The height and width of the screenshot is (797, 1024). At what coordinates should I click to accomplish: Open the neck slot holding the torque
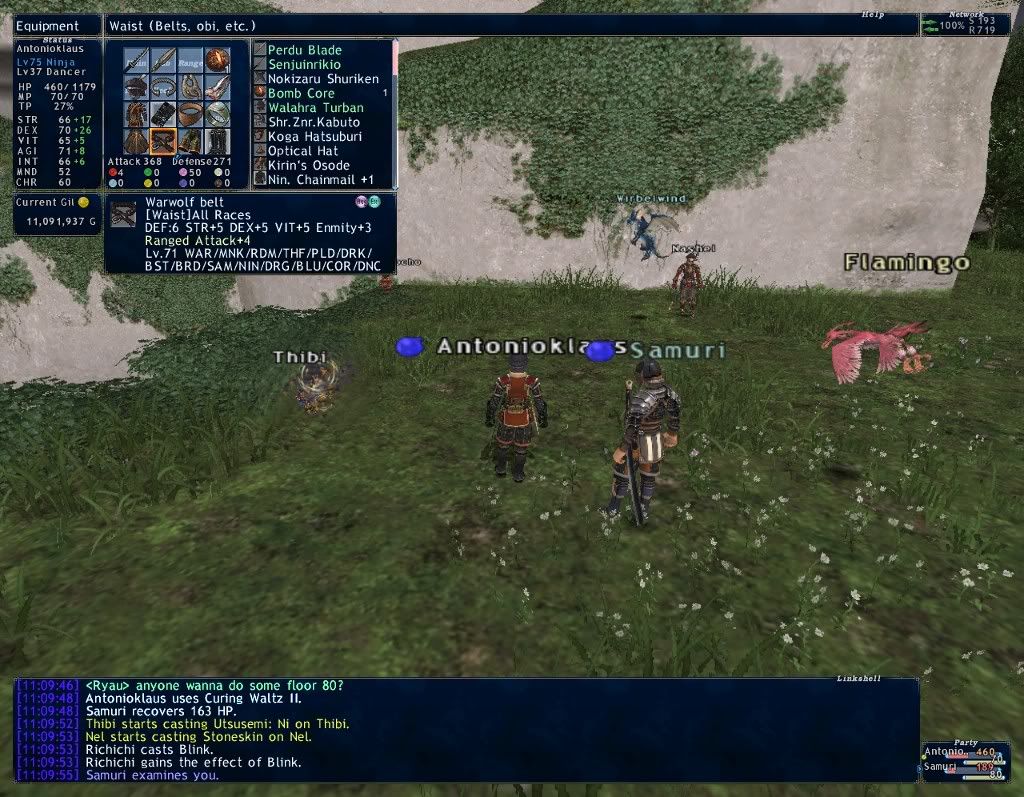(163, 88)
